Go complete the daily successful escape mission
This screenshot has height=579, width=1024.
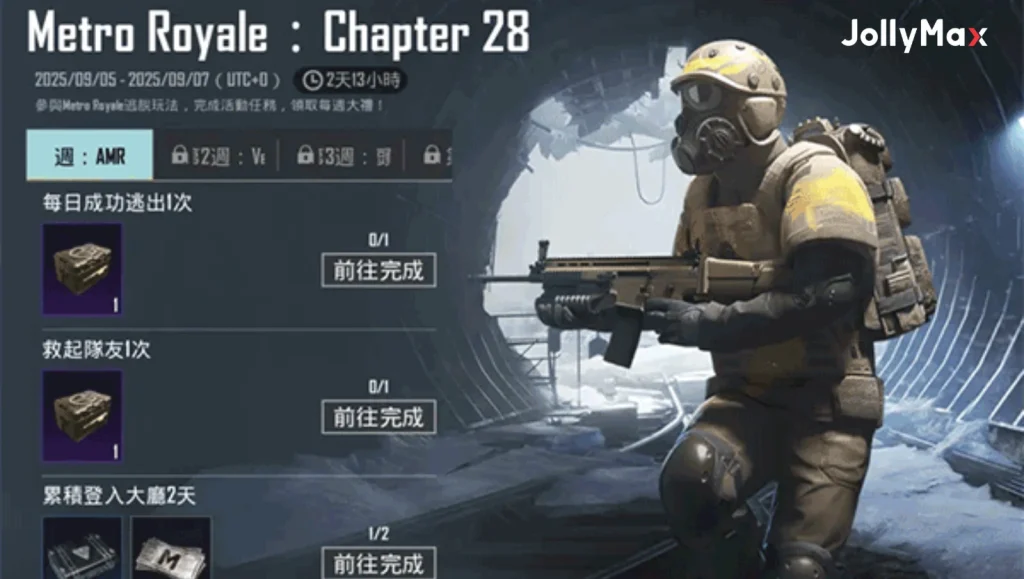(x=379, y=270)
